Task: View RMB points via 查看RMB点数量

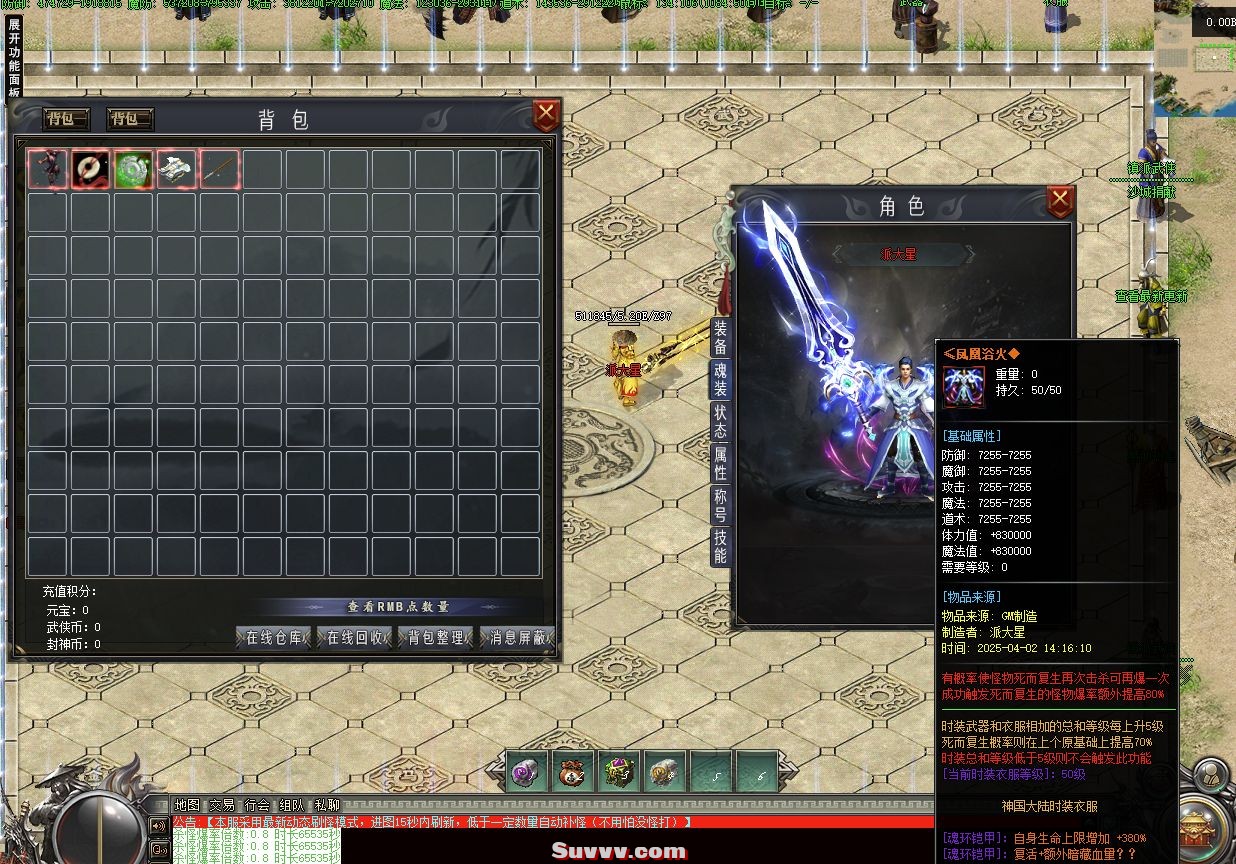Action: click(397, 607)
